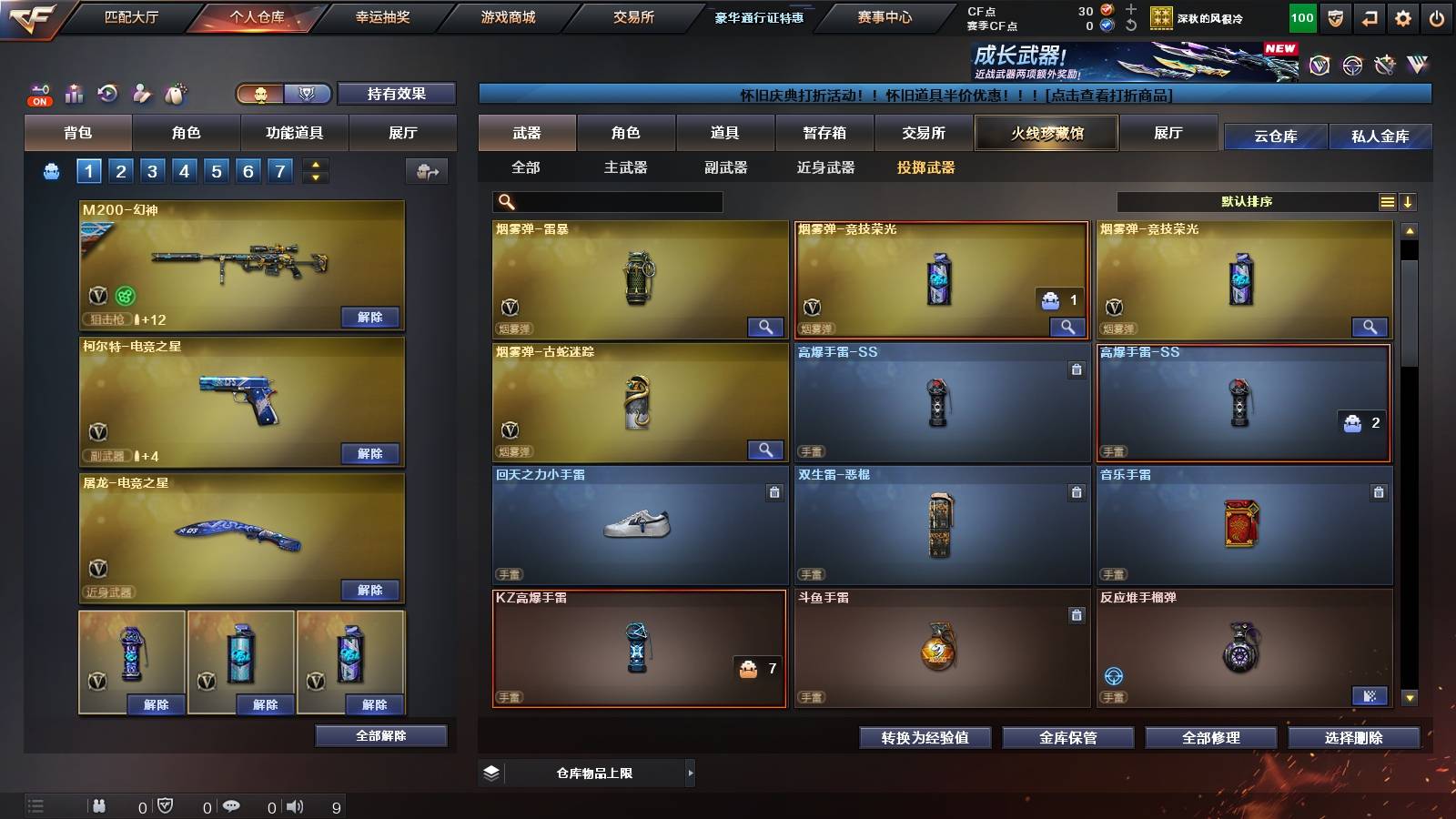Open the replay playback icon in top-left toolbar
The image size is (1456, 819).
(106, 94)
